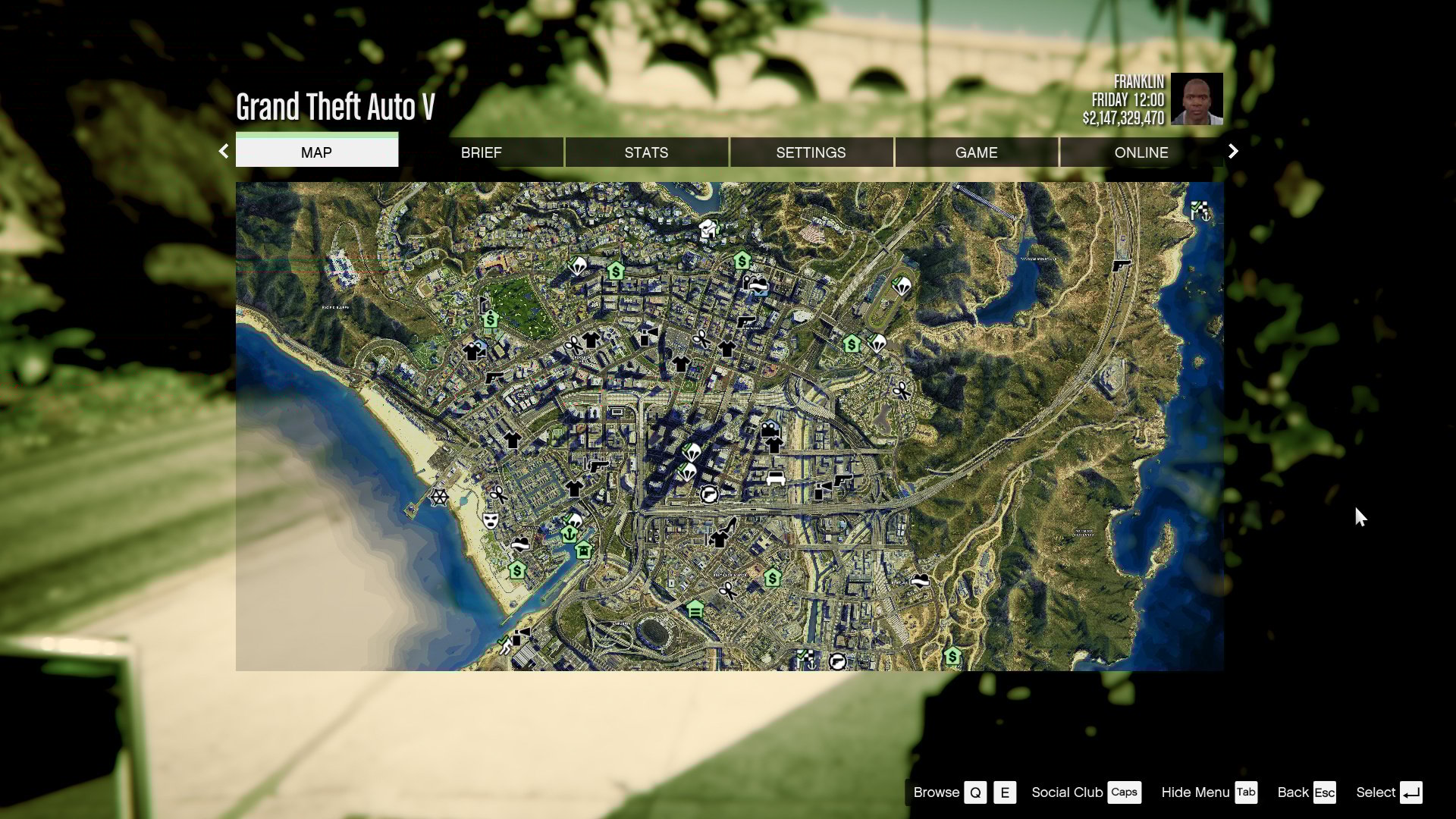Choose the pier Ferris wheel map marker
Image resolution: width=1456 pixels, height=819 pixels.
[x=439, y=497]
